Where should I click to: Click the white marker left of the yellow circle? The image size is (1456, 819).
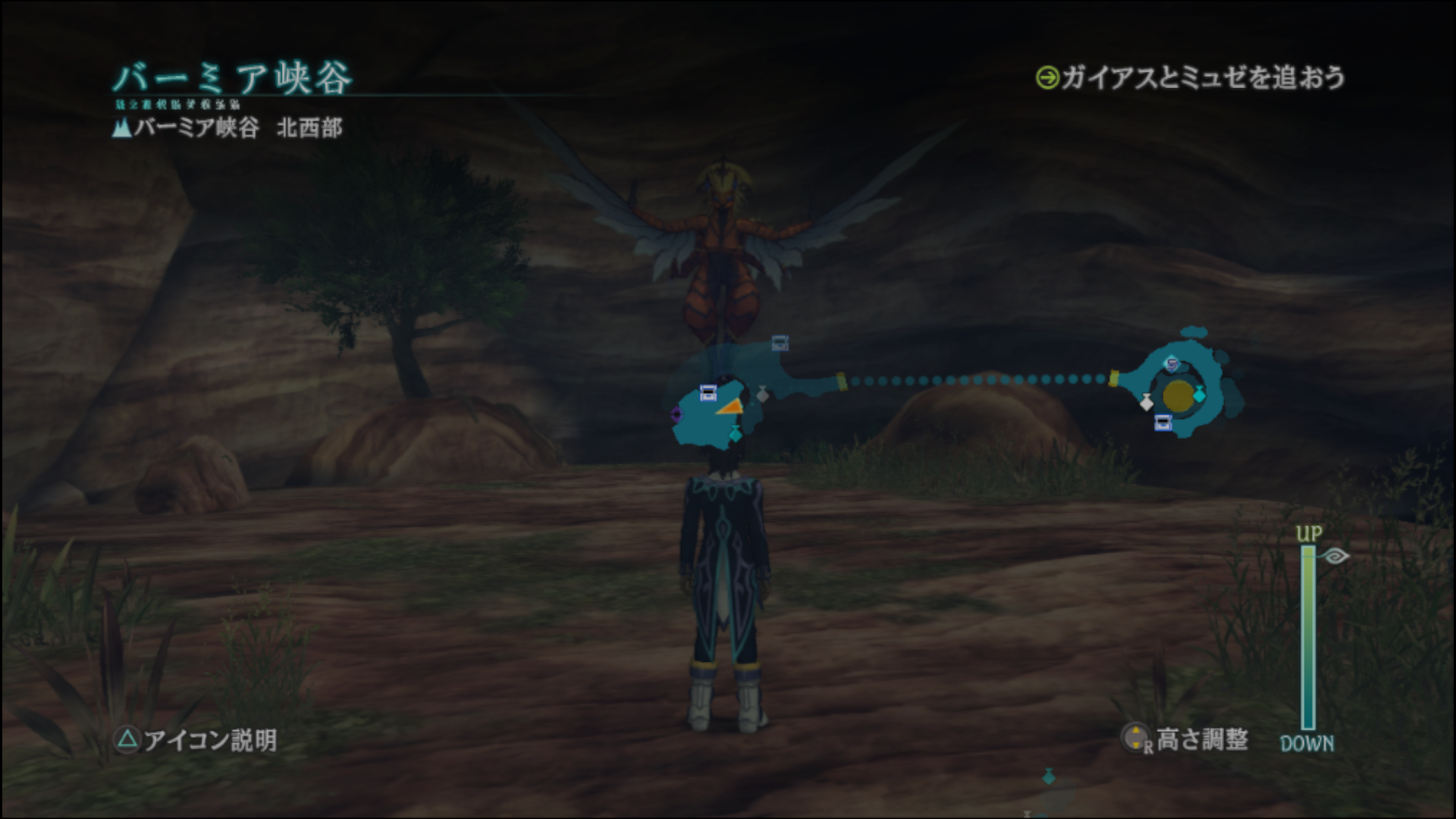point(1147,402)
